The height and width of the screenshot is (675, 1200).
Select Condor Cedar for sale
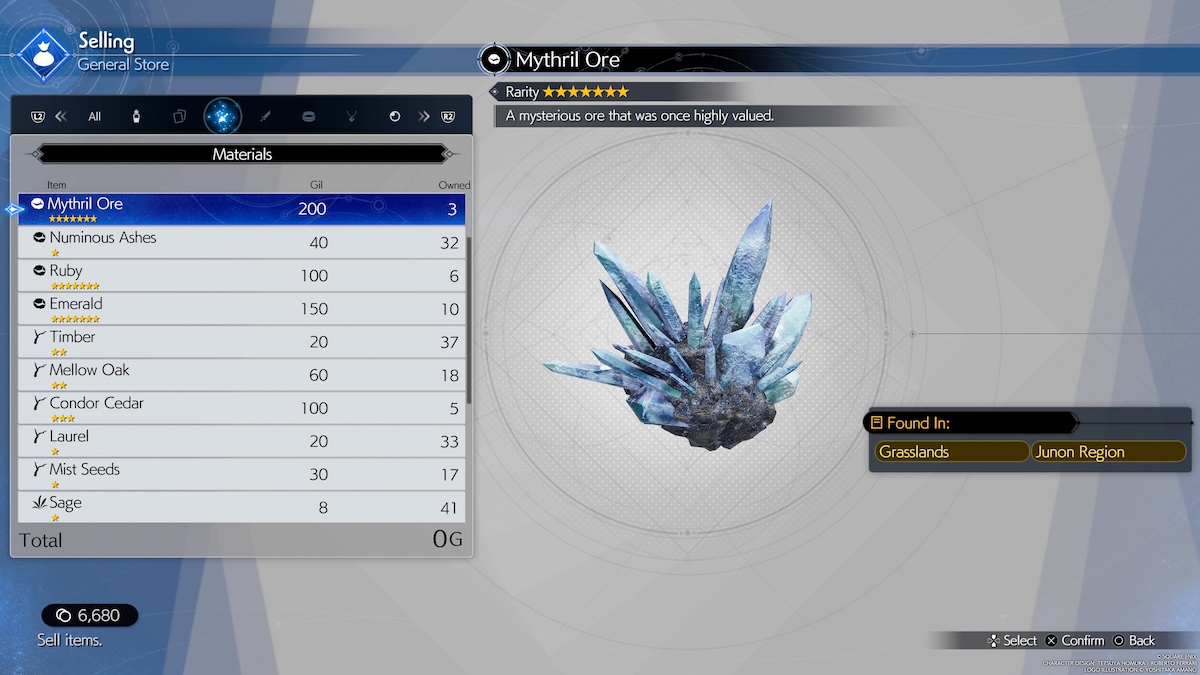[242, 407]
